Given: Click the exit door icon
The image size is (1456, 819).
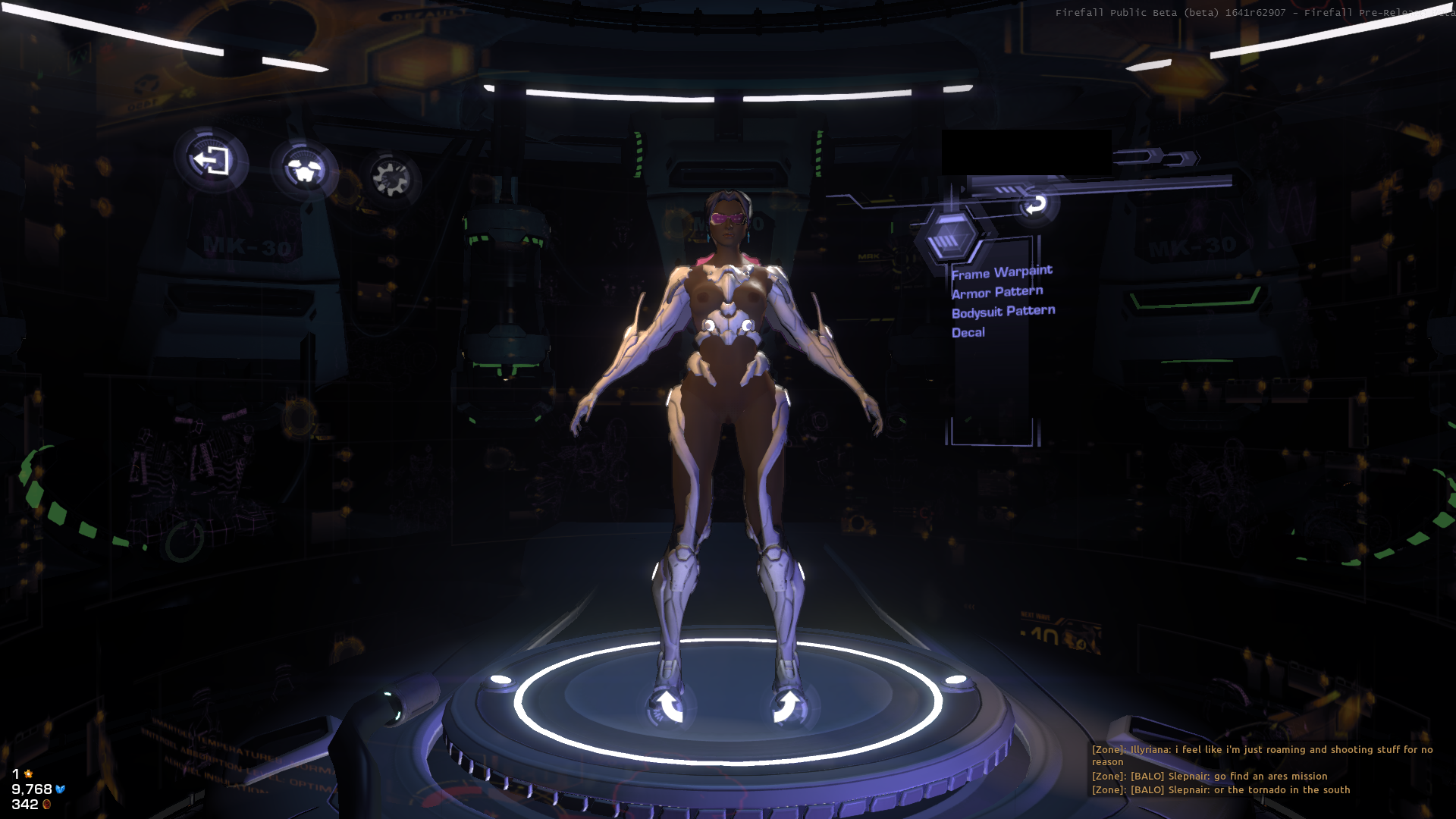Looking at the screenshot, I should click(x=211, y=161).
